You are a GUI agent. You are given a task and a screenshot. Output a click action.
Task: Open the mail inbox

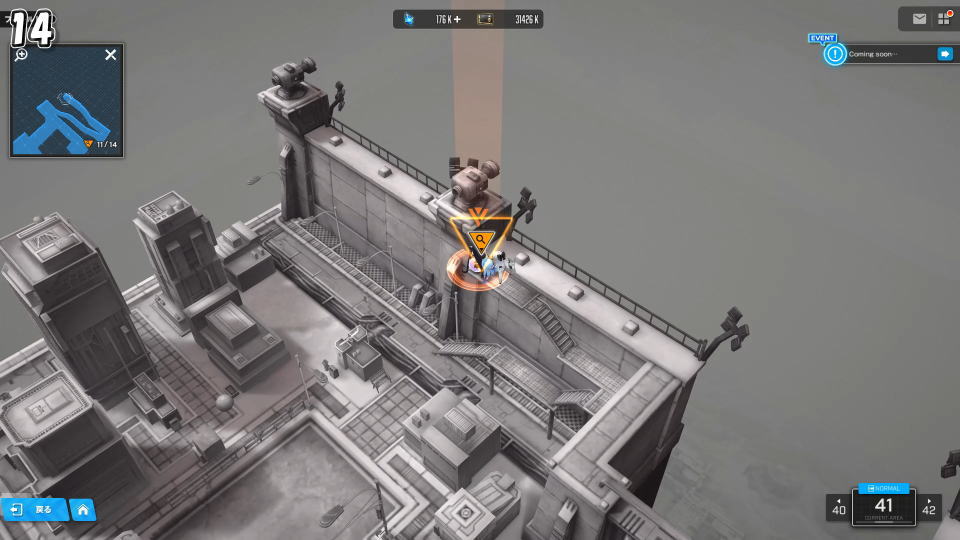[x=919, y=19]
